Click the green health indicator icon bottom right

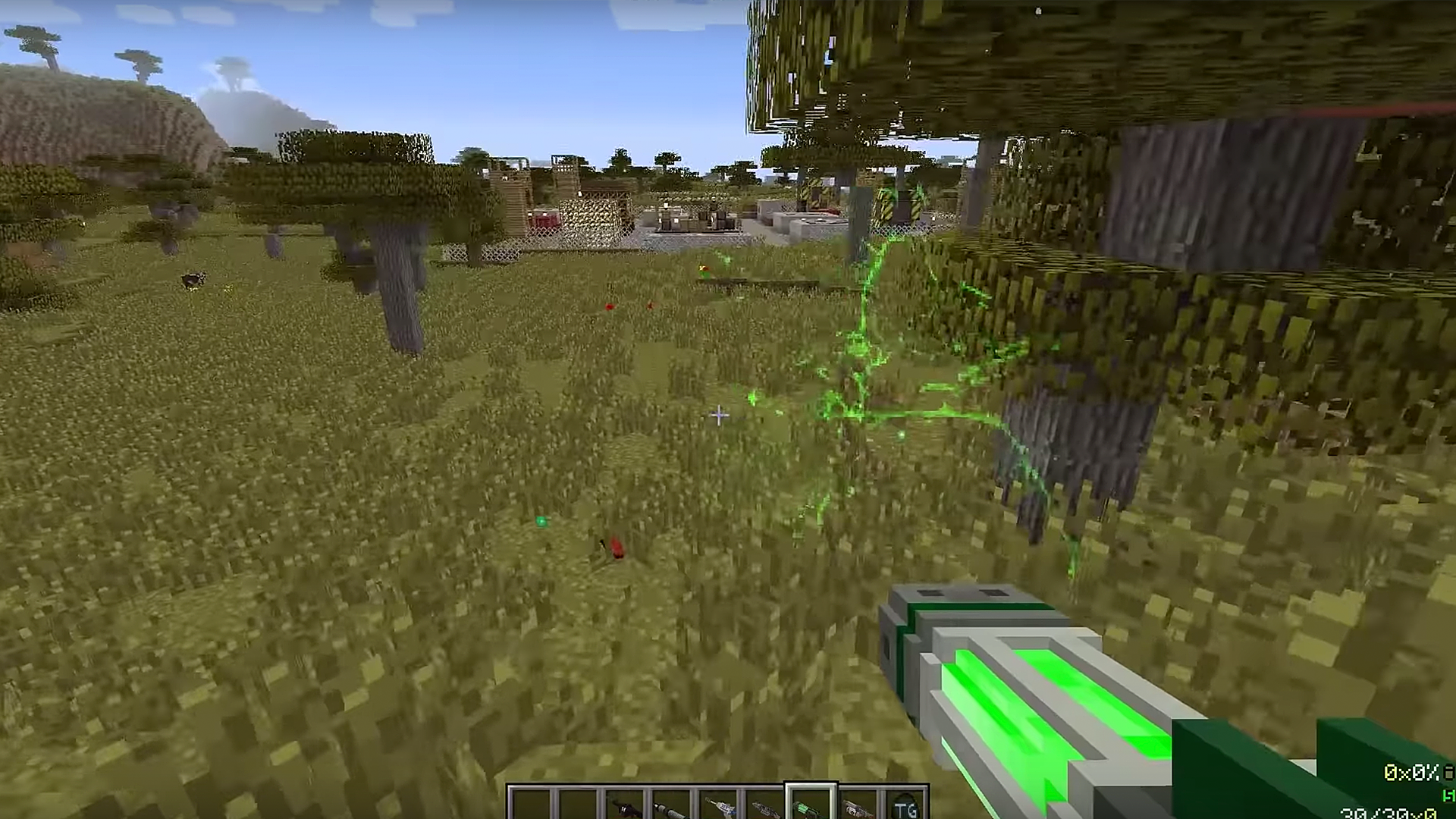(x=1447, y=796)
